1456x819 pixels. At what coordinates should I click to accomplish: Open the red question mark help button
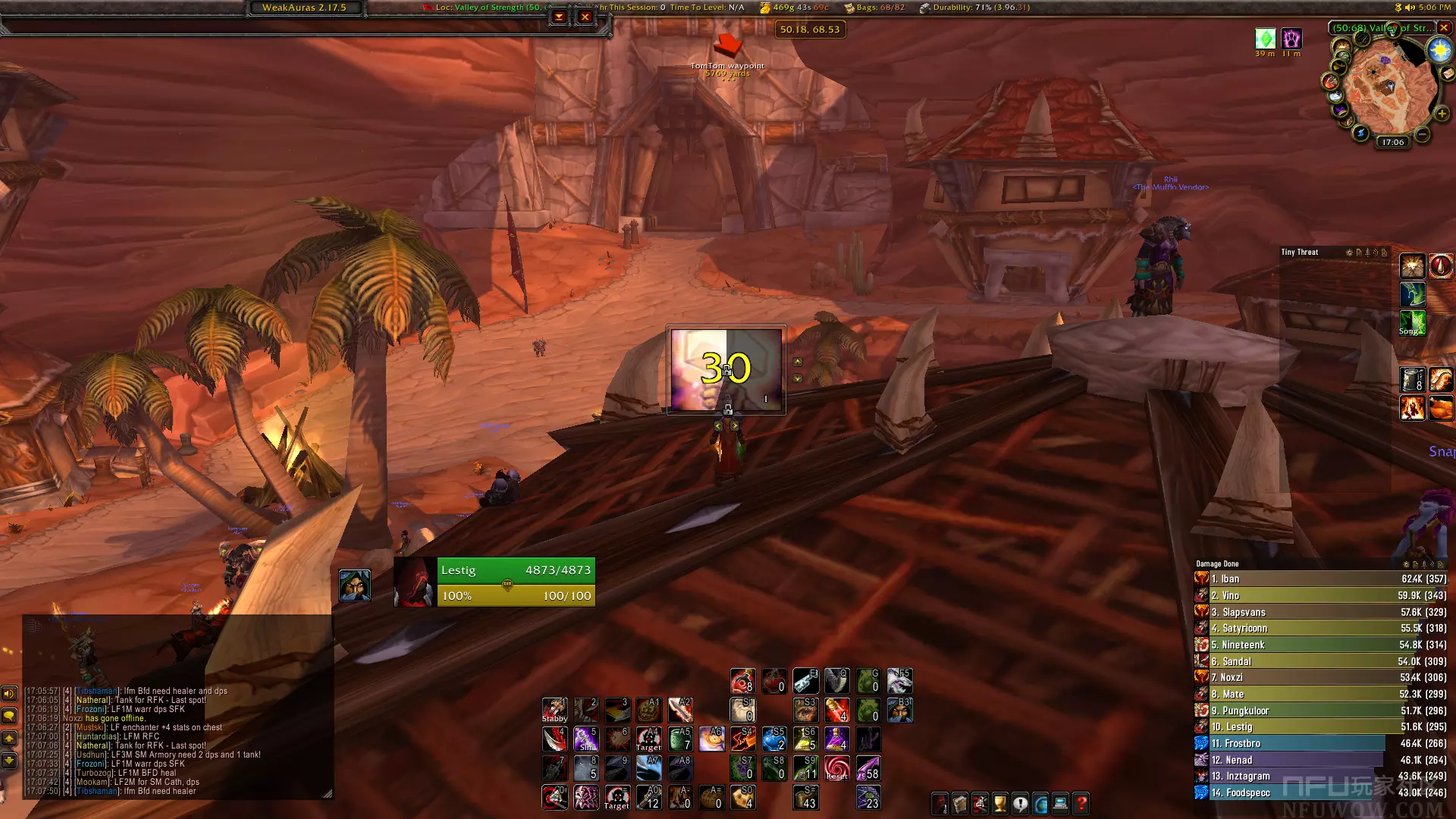pyautogui.click(x=1081, y=803)
